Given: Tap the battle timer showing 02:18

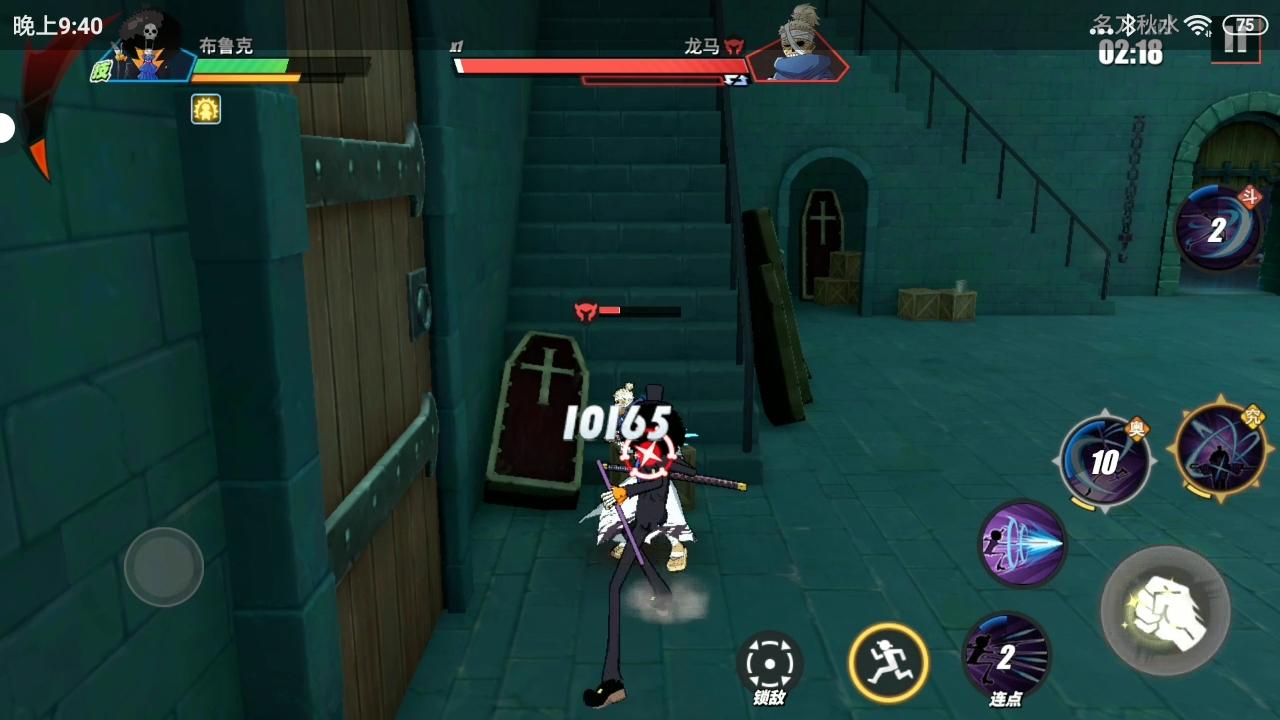Looking at the screenshot, I should pyautogui.click(x=1130, y=57).
